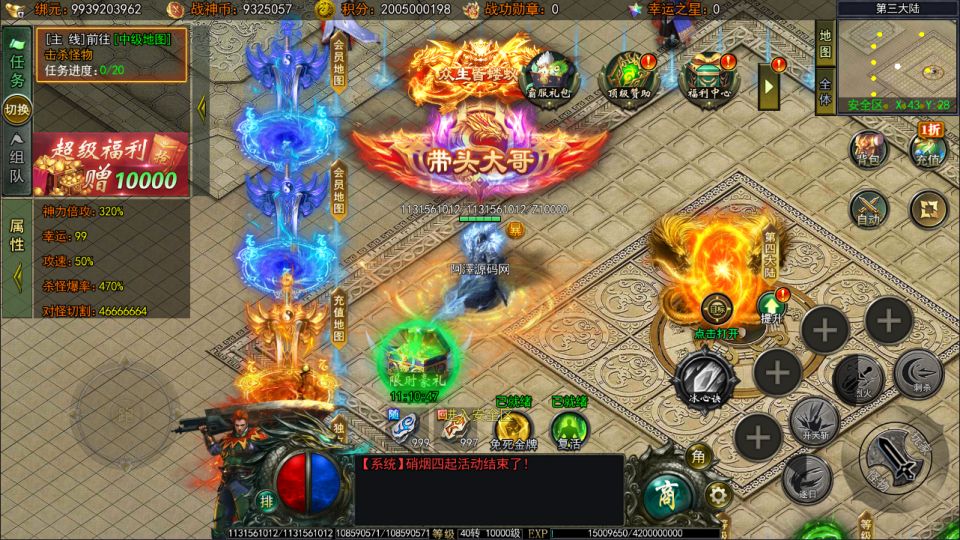The image size is (960, 540).
Task: Use the 开天斩 skill
Action: coord(811,418)
